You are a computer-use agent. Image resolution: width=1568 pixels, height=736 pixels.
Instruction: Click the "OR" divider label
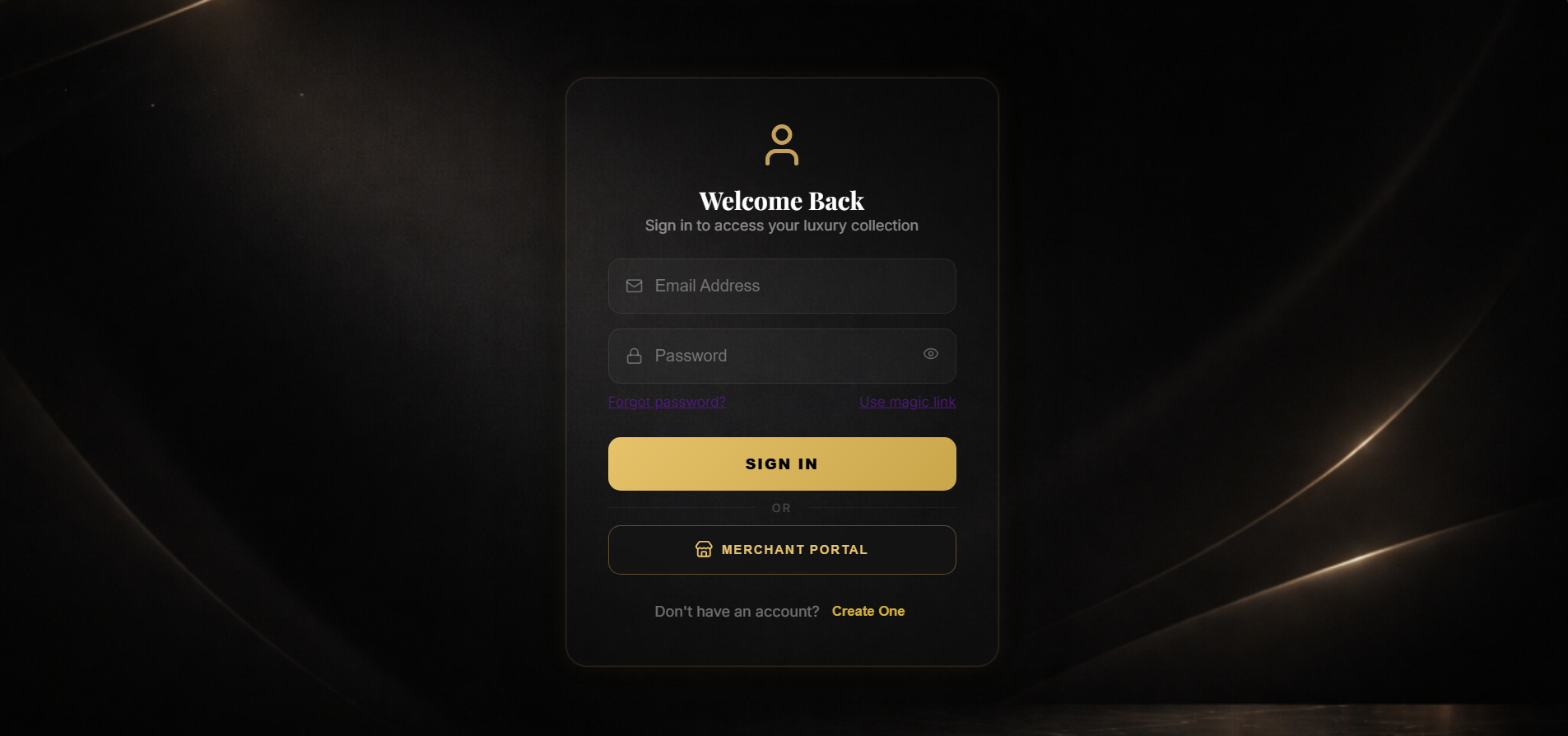[x=780, y=507]
